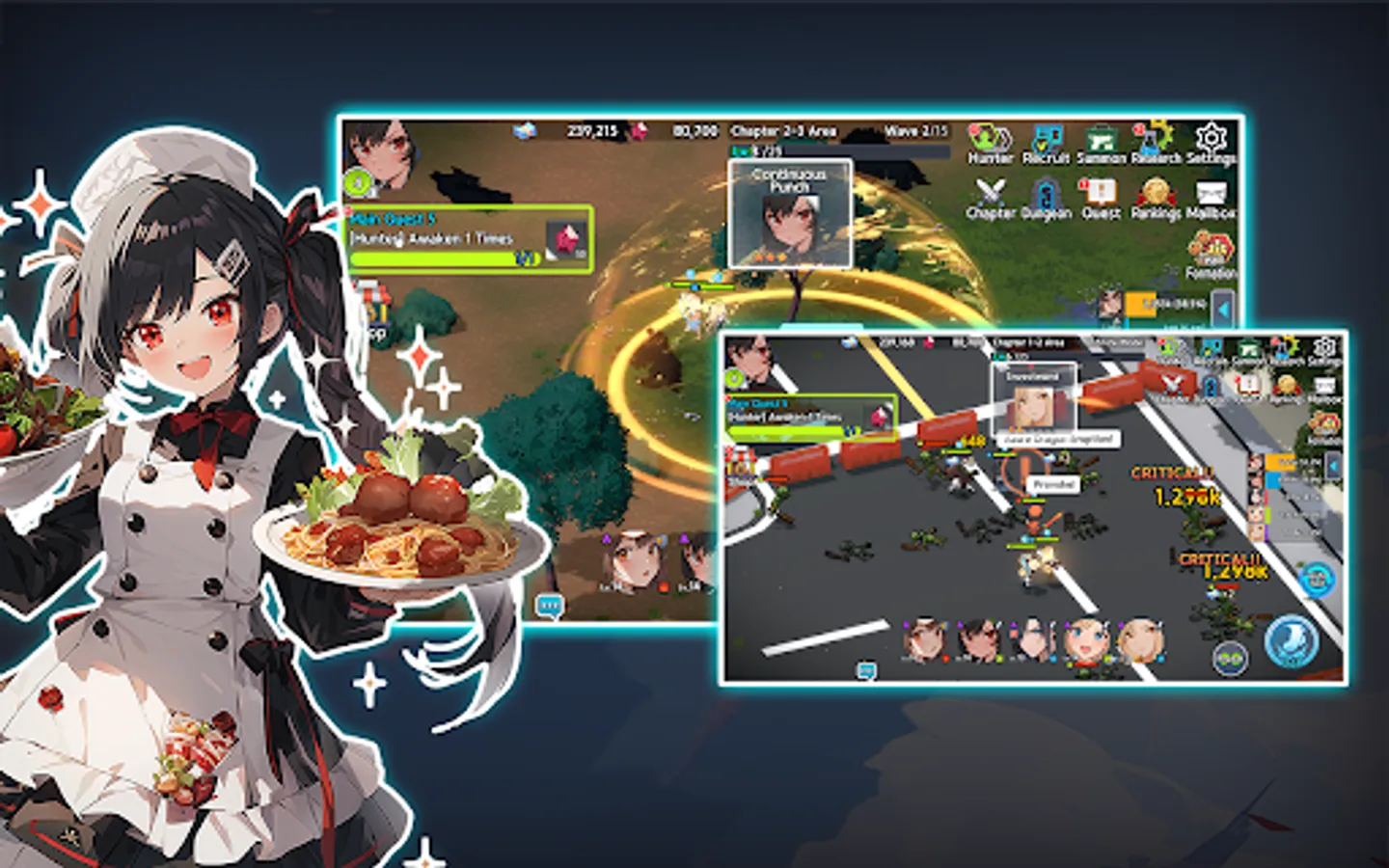
Task: View the Quest log with notification badge
Action: (x=1100, y=193)
